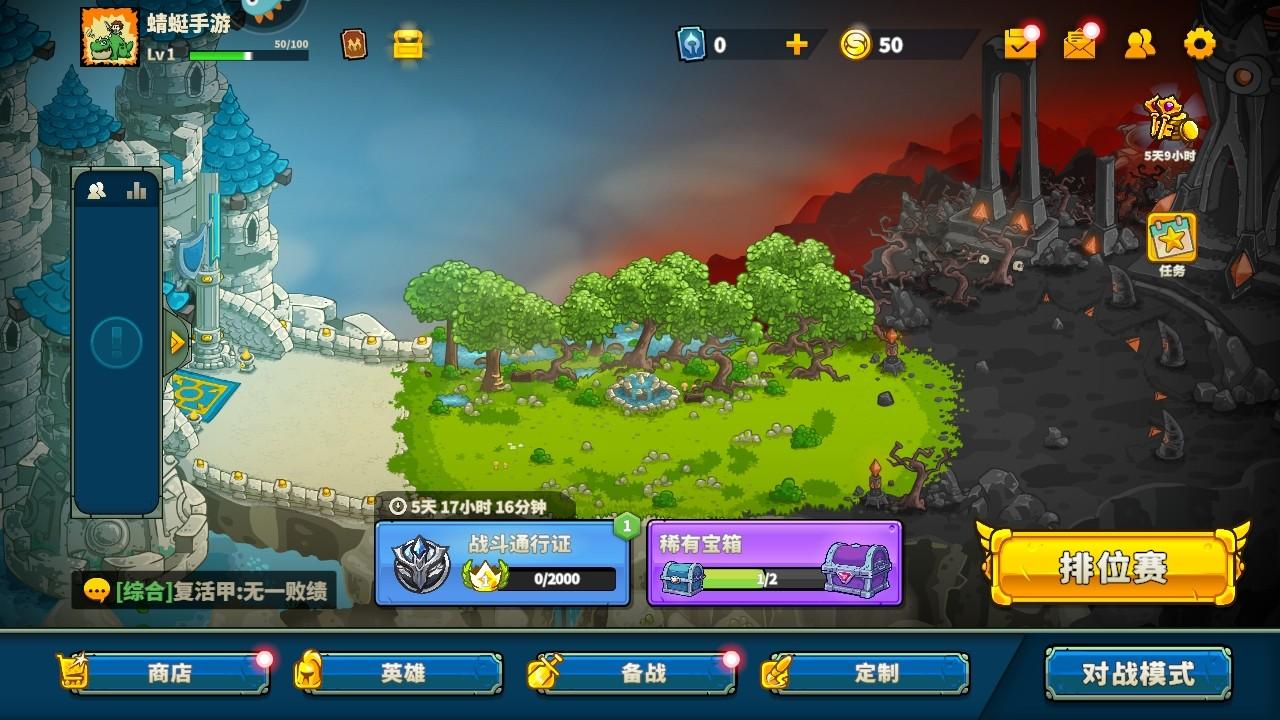This screenshot has height=720, width=1280.
Task: Switch to the players tab in the left panel
Action: [95, 188]
